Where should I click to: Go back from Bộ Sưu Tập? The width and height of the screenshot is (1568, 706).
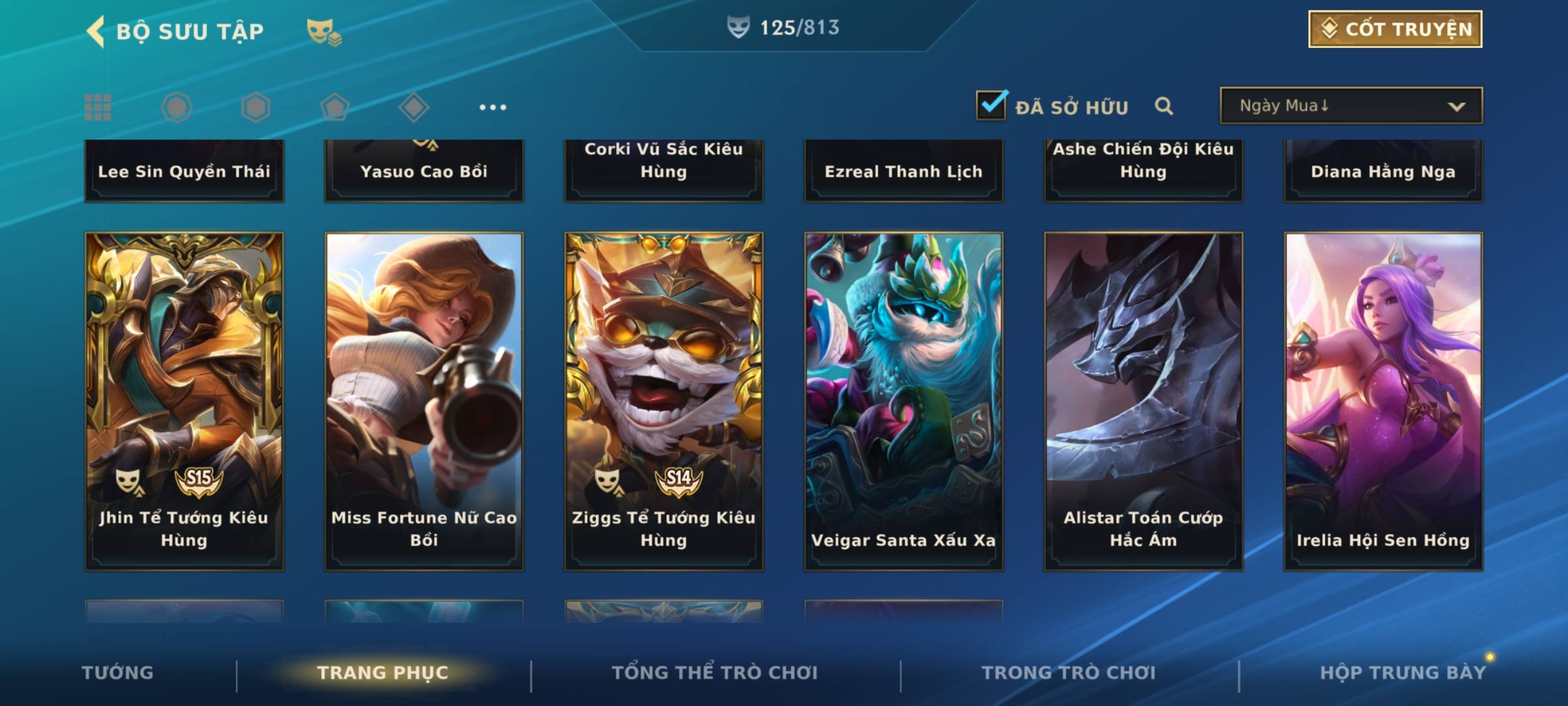[97, 31]
